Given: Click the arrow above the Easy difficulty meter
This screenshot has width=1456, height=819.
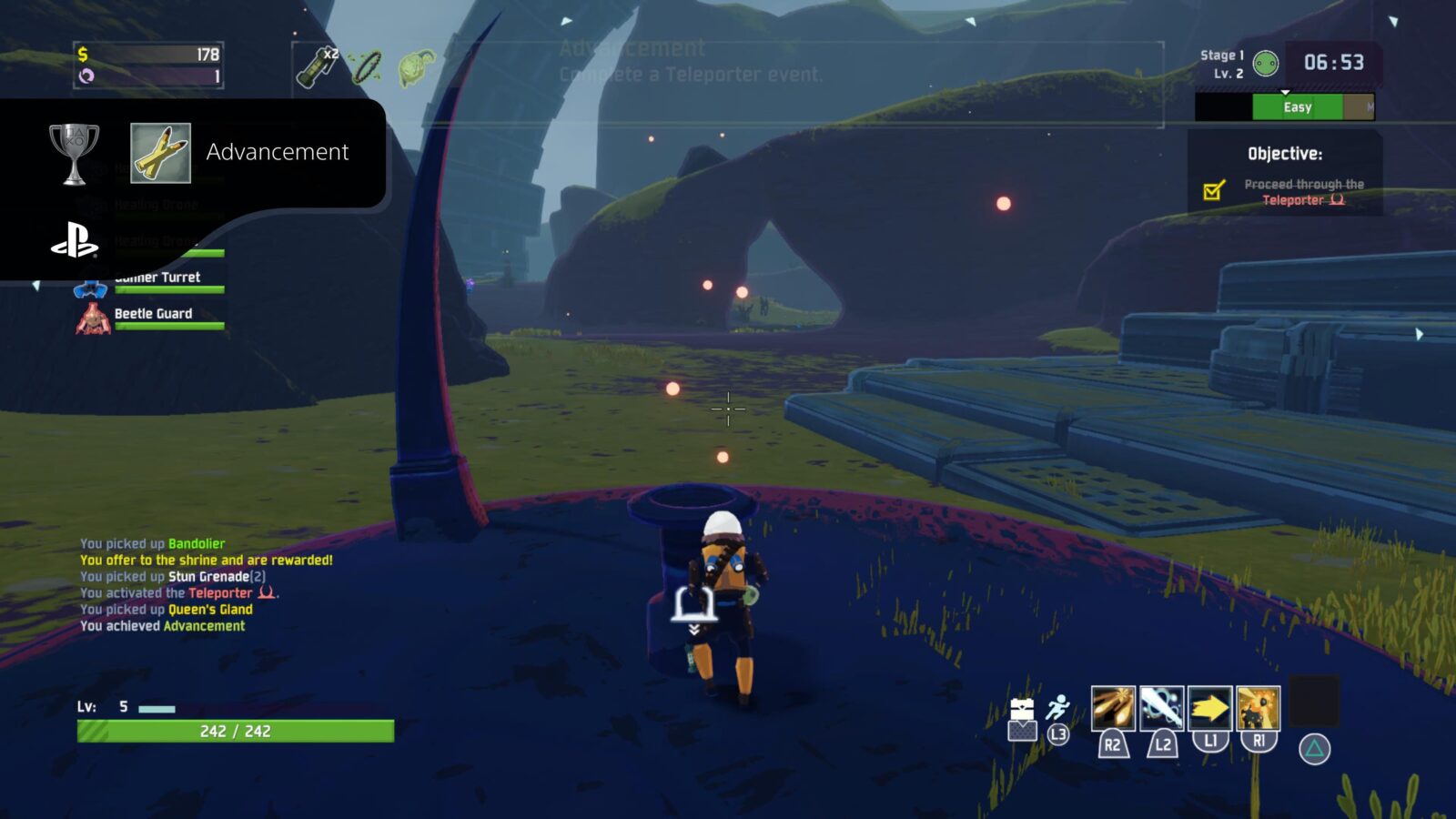Looking at the screenshot, I should 1285,93.
